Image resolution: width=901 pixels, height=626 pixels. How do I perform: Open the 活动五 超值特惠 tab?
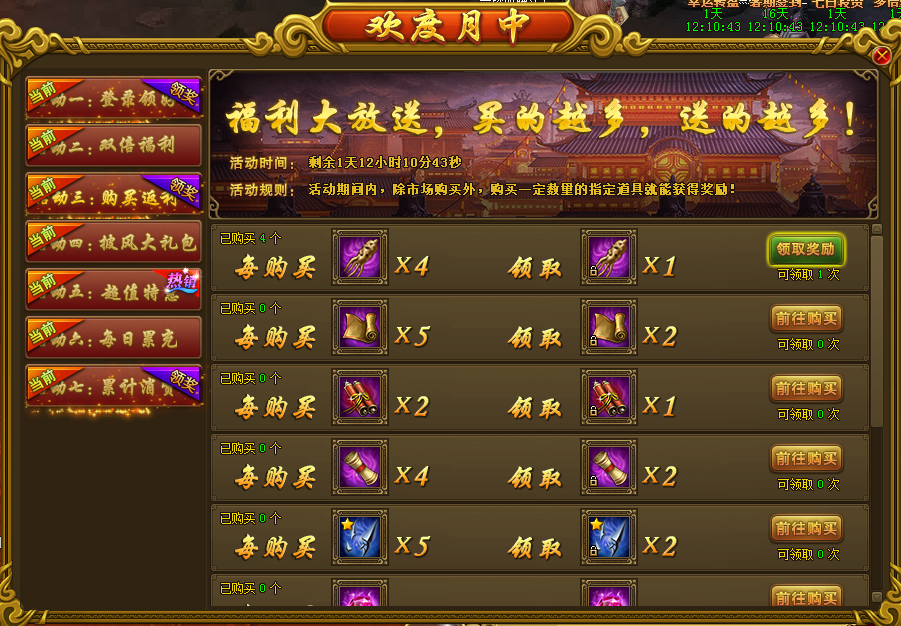tap(114, 290)
